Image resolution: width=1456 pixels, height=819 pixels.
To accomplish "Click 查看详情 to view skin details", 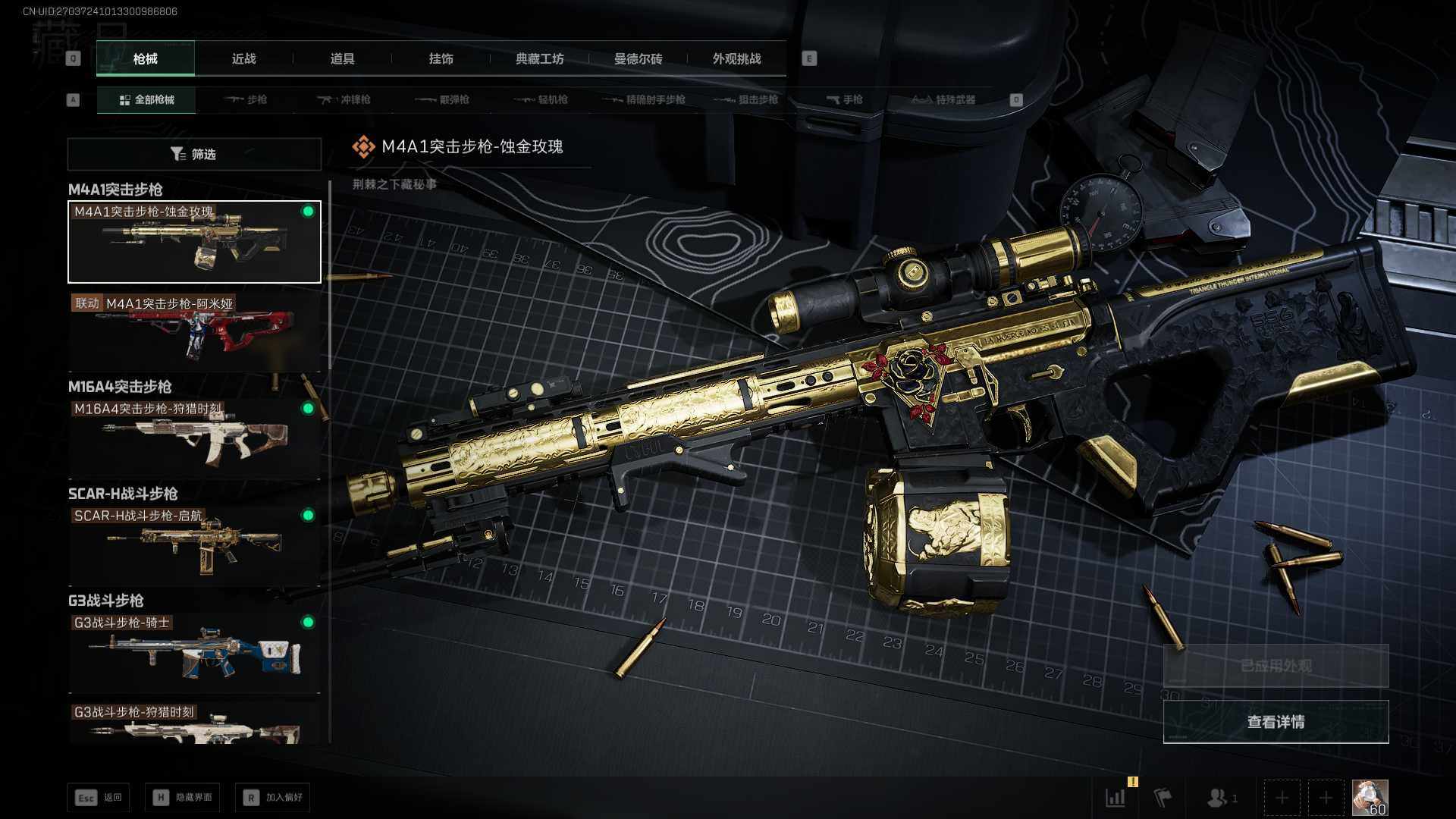I will click(1276, 721).
